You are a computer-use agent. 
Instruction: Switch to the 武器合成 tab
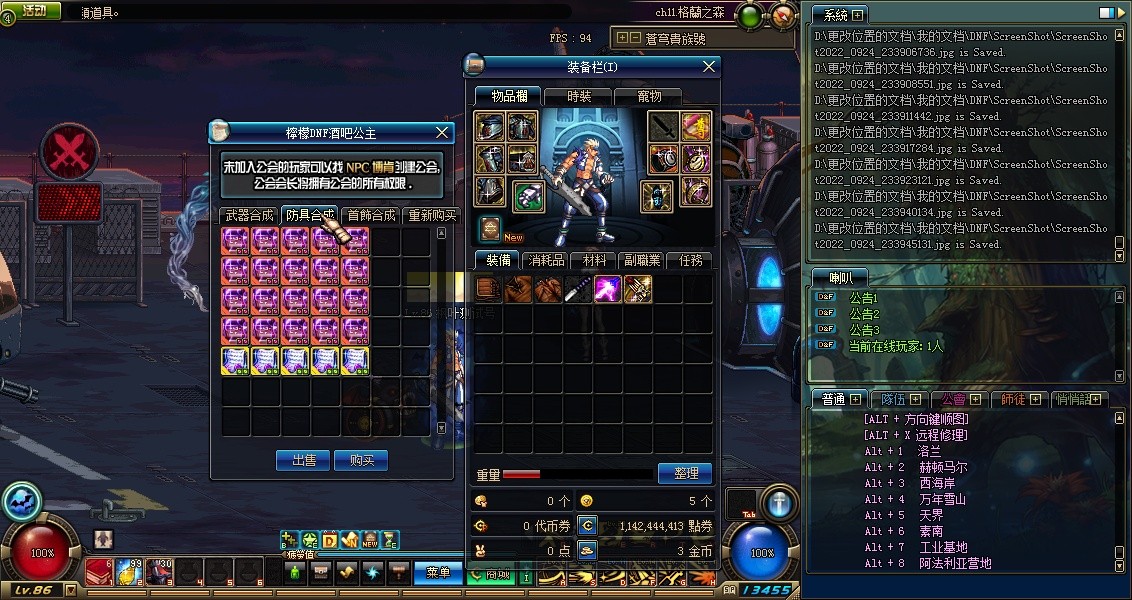click(x=248, y=215)
